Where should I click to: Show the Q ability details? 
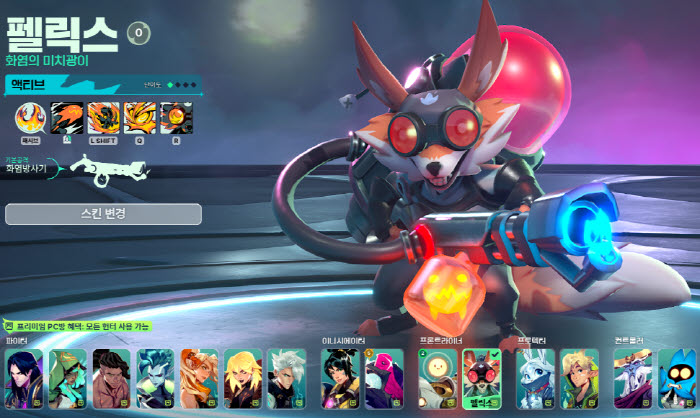[138, 119]
